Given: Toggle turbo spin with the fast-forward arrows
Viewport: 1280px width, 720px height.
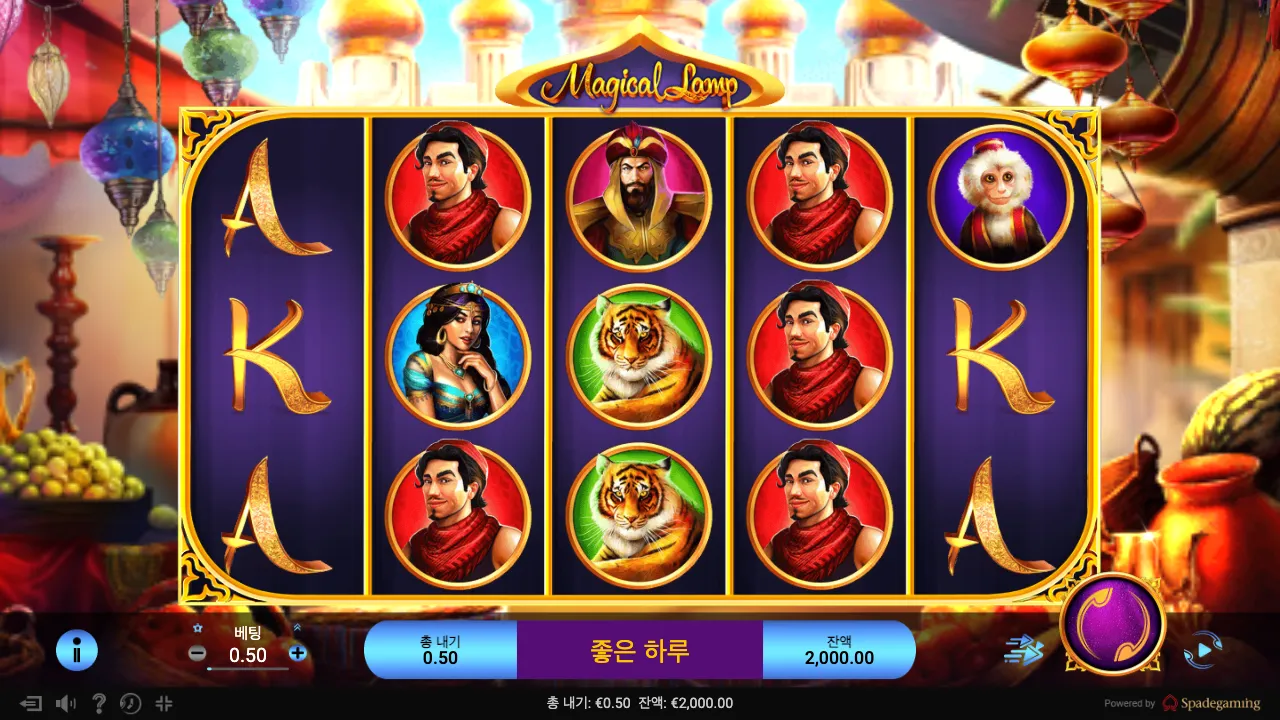Looking at the screenshot, I should coord(1023,651).
